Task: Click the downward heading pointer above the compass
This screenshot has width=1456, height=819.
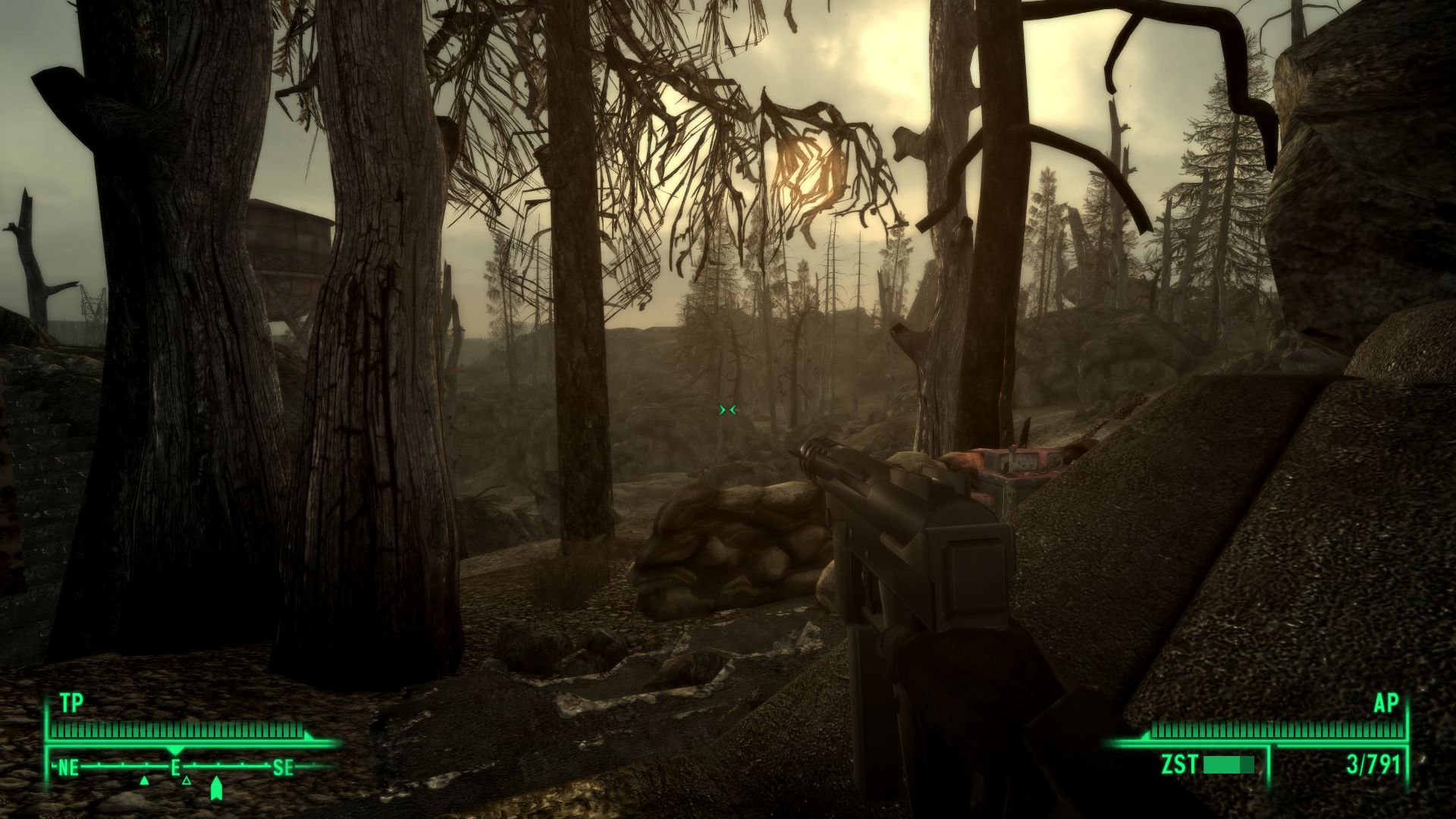Action: [x=175, y=749]
